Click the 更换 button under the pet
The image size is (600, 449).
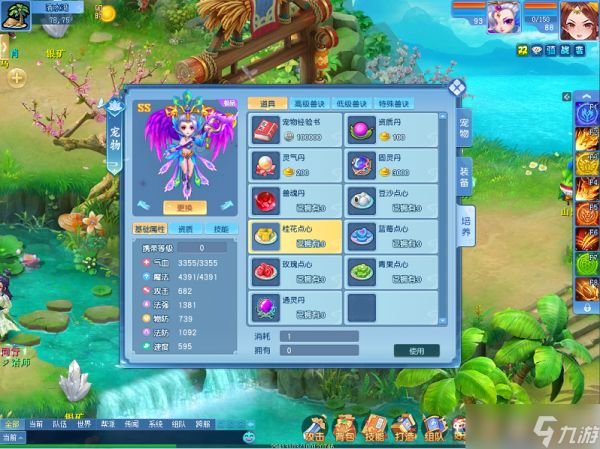[184, 207]
